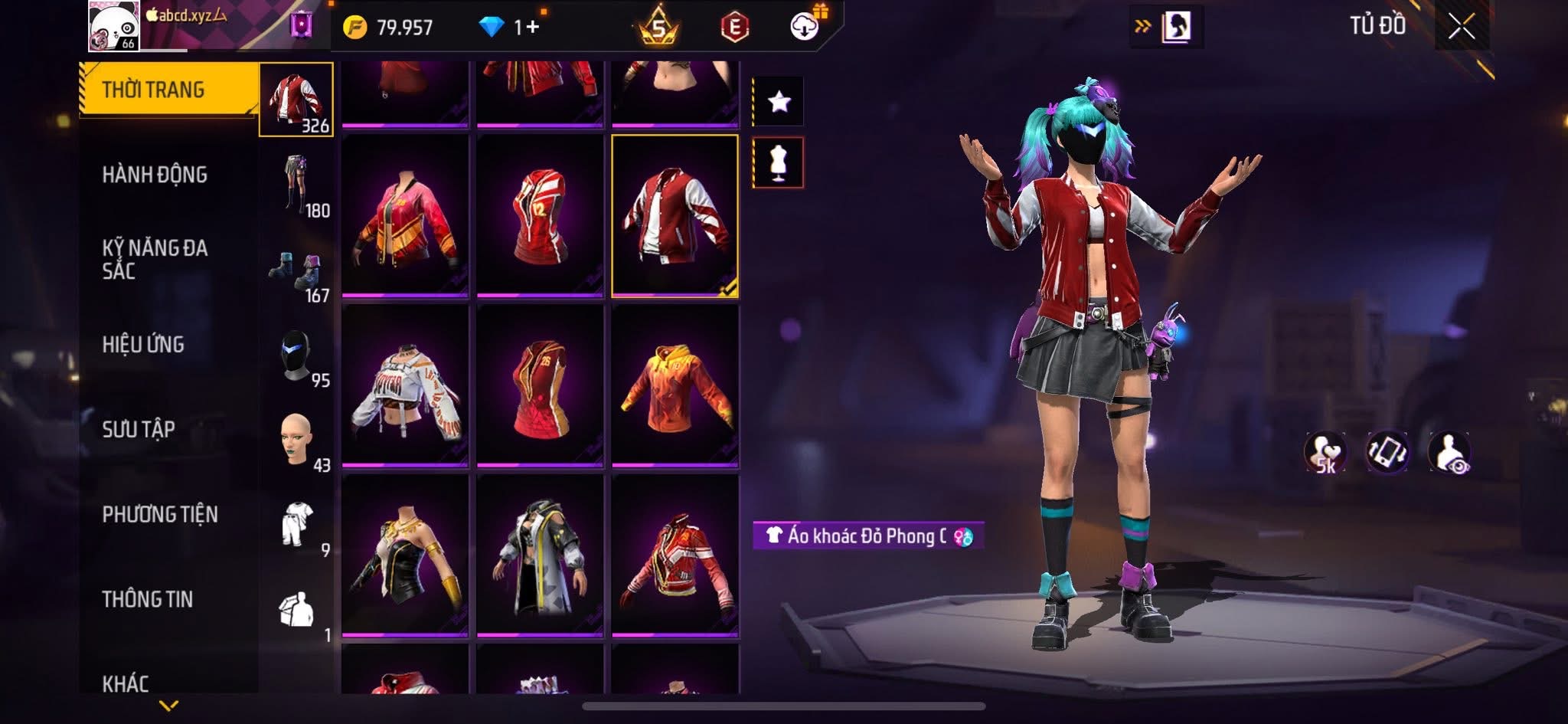The image size is (1568, 724).
Task: Add diamonds using the plus button
Action: (x=532, y=28)
